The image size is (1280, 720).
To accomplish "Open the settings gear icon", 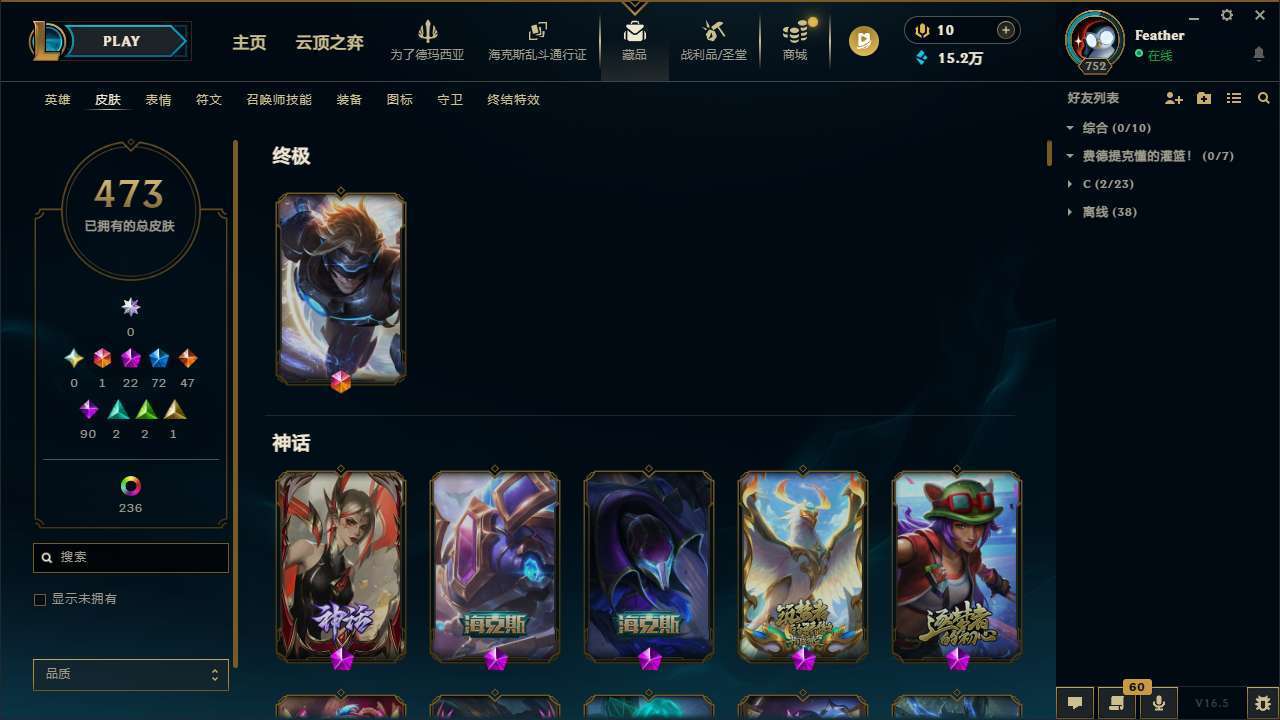I will click(x=1226, y=15).
